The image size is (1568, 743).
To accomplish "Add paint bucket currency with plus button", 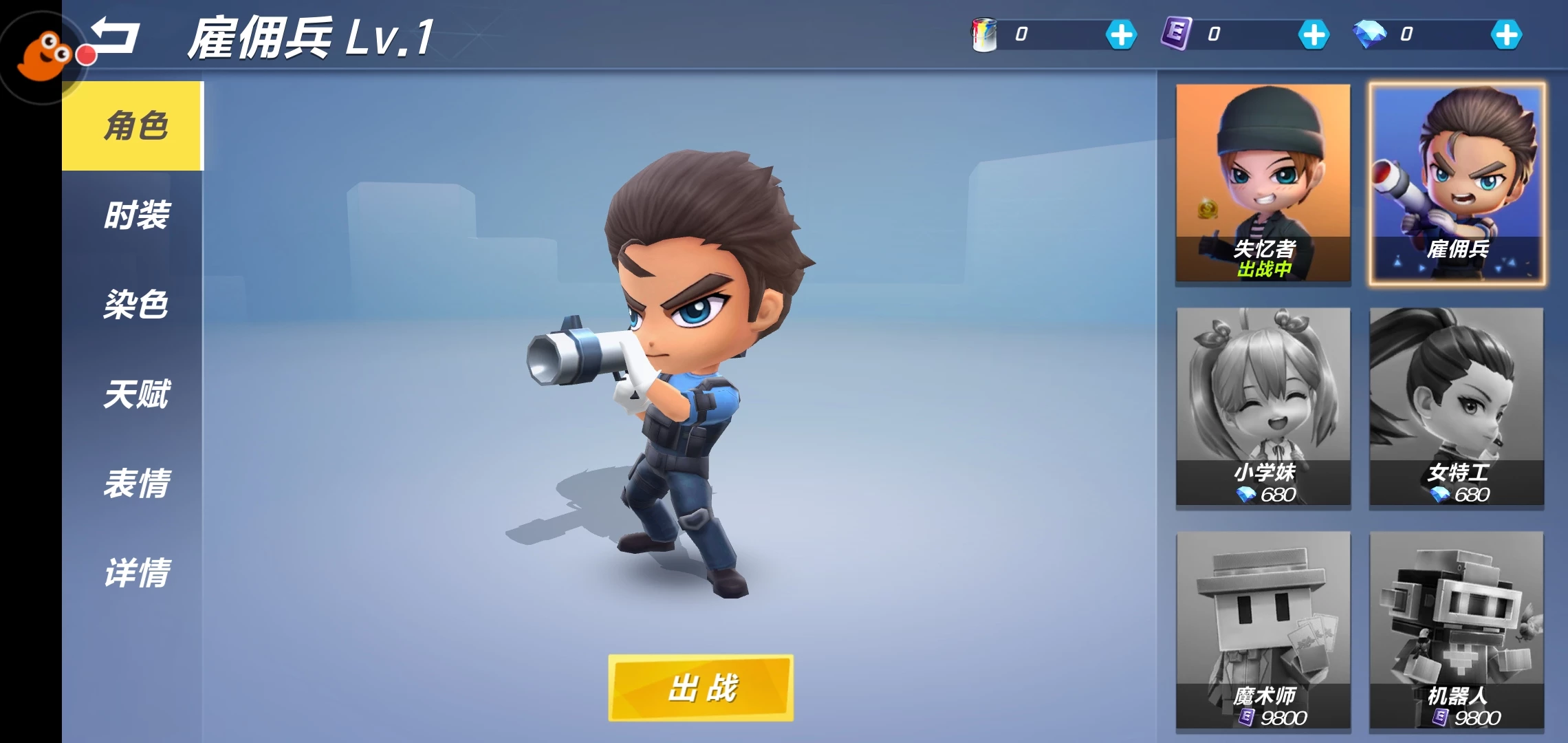I will pyautogui.click(x=1121, y=34).
